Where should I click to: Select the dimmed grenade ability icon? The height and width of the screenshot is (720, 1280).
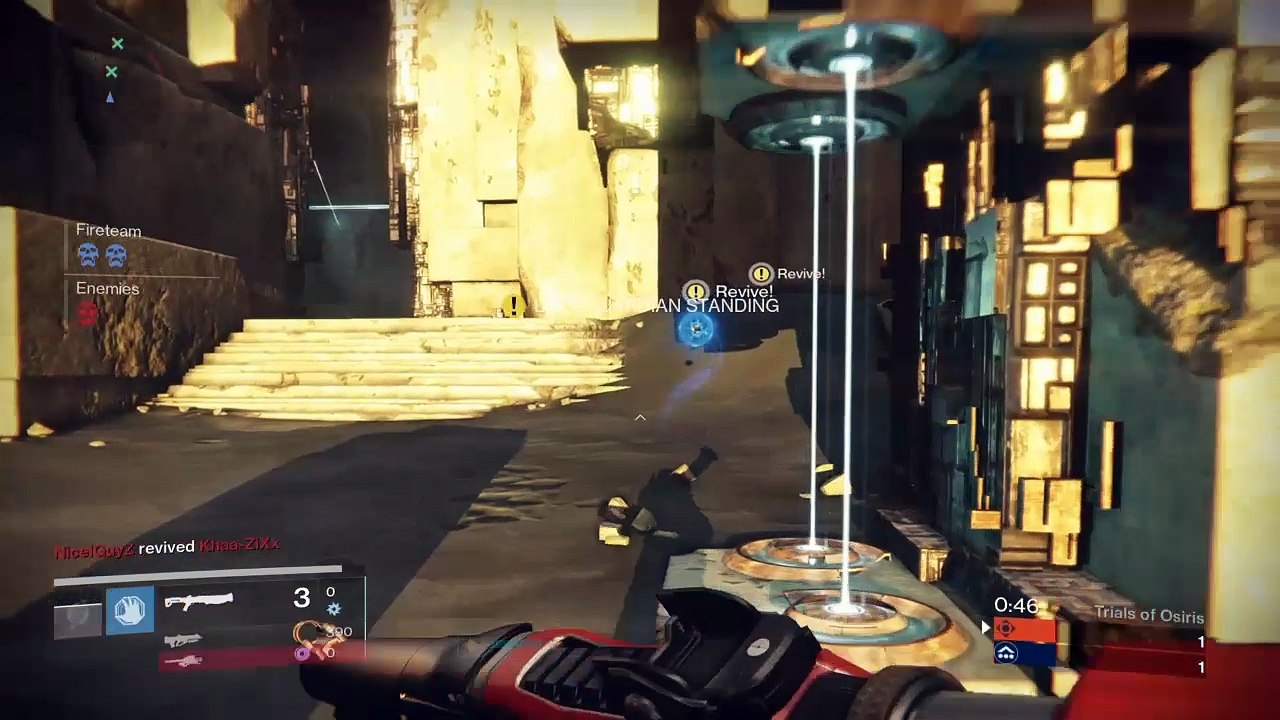coord(78,619)
